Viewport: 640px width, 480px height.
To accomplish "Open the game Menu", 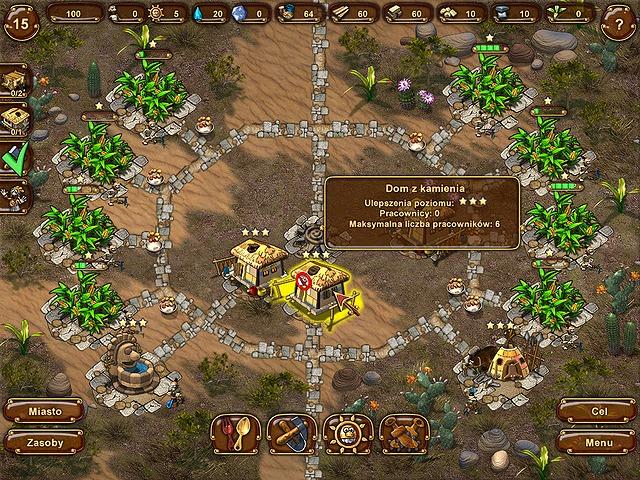I will point(597,442).
